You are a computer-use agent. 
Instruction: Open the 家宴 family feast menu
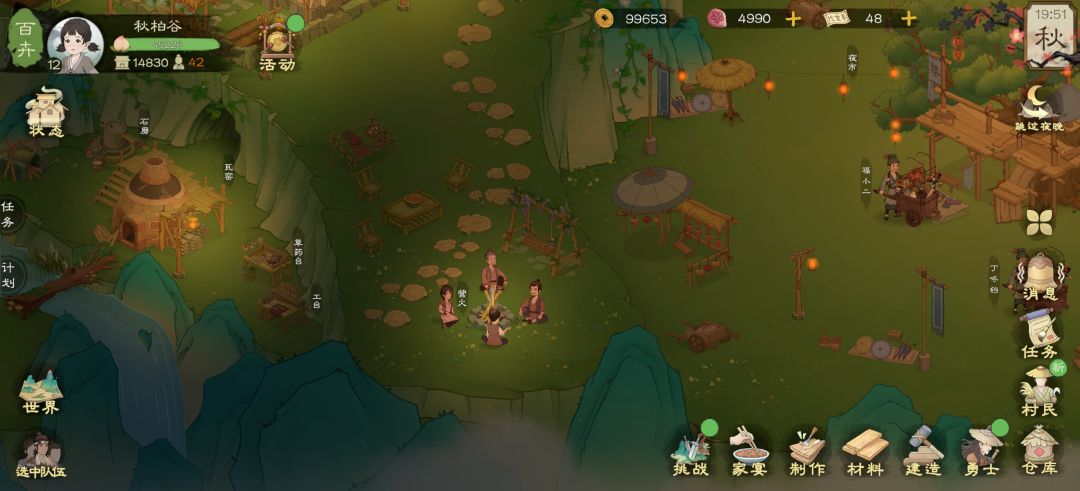coord(748,452)
